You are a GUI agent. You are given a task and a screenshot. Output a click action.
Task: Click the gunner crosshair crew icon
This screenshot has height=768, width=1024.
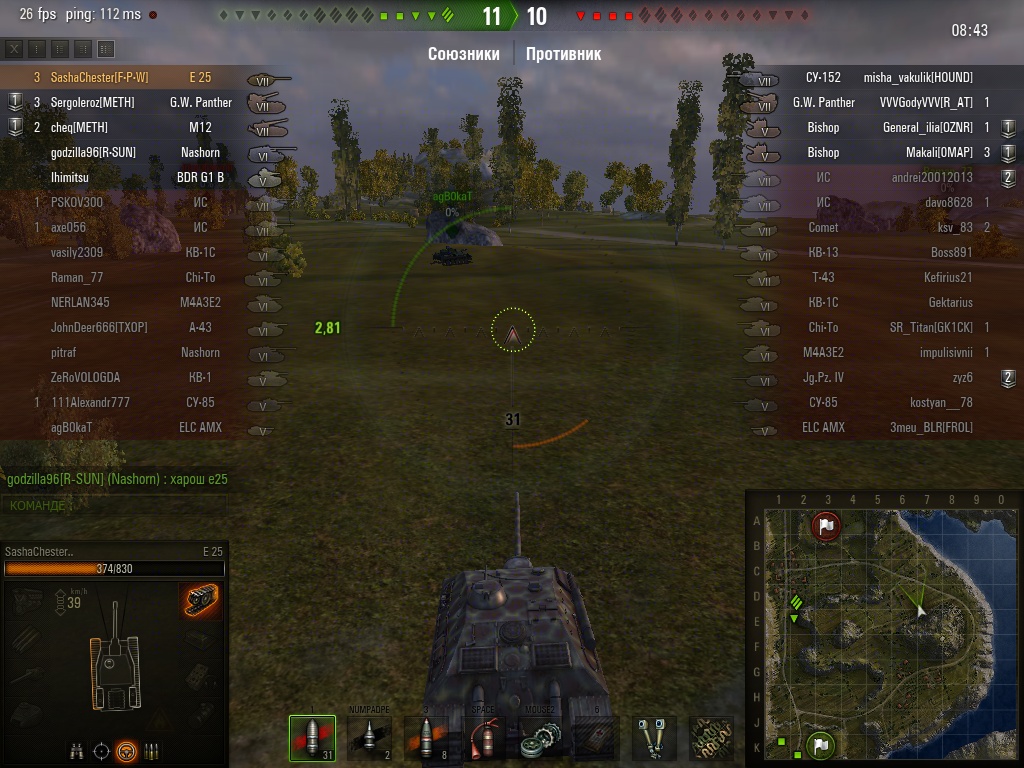pyautogui.click(x=101, y=751)
